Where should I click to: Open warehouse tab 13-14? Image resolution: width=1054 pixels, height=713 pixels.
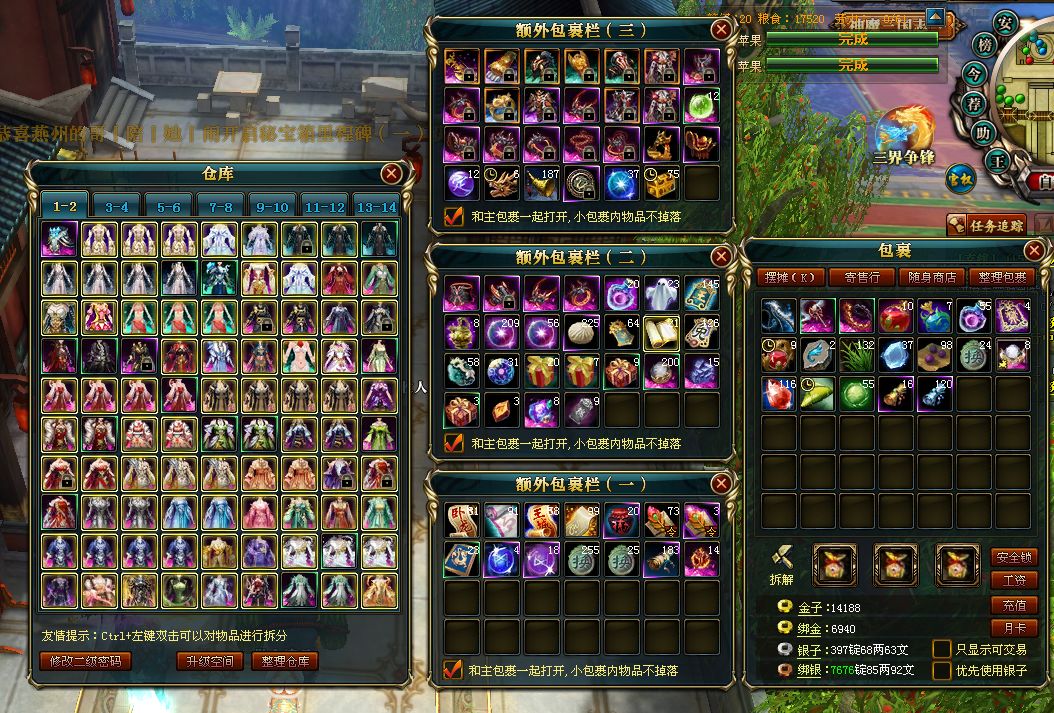(x=376, y=206)
